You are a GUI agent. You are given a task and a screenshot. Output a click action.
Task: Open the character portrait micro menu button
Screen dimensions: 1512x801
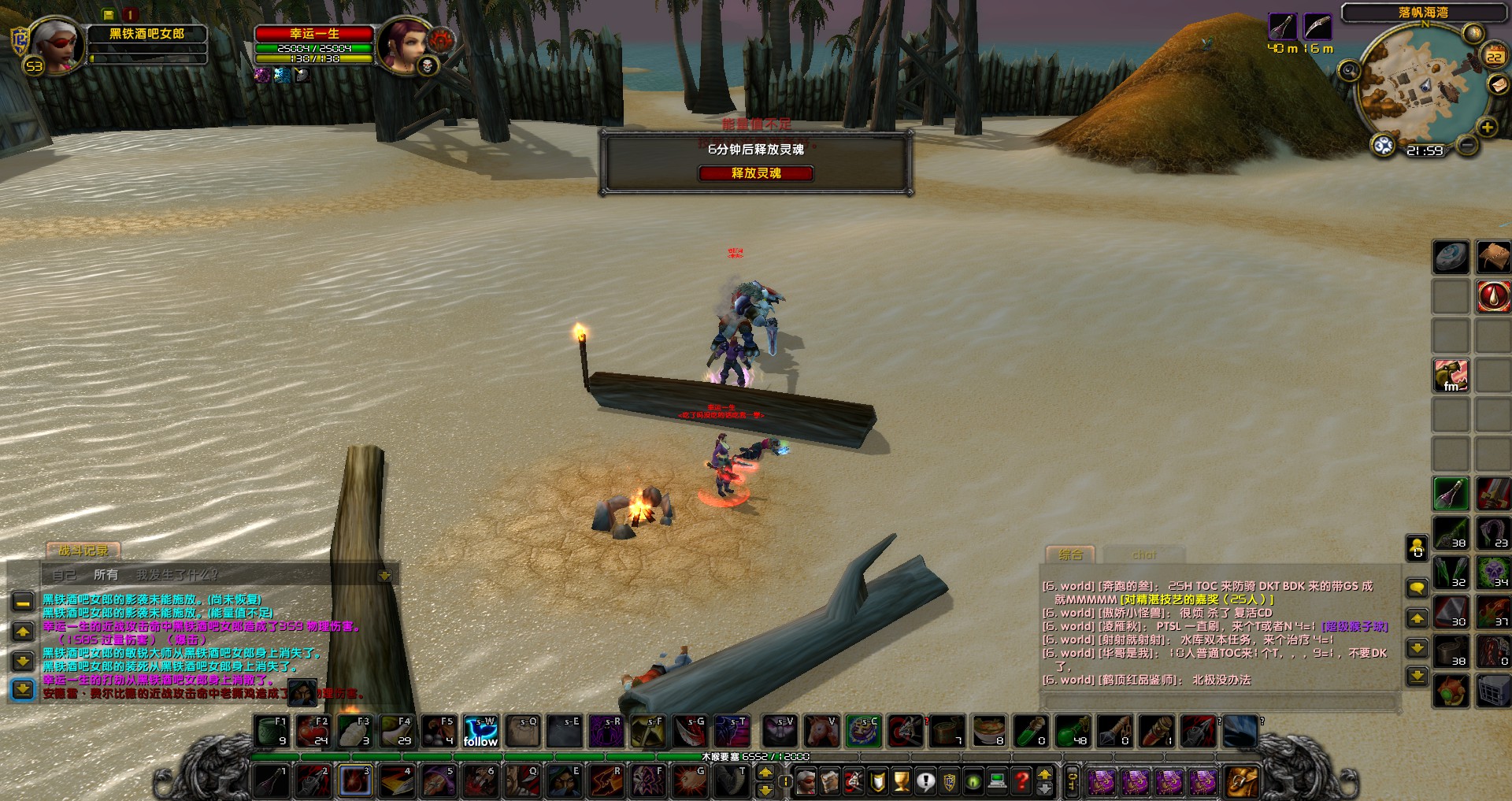point(806,781)
